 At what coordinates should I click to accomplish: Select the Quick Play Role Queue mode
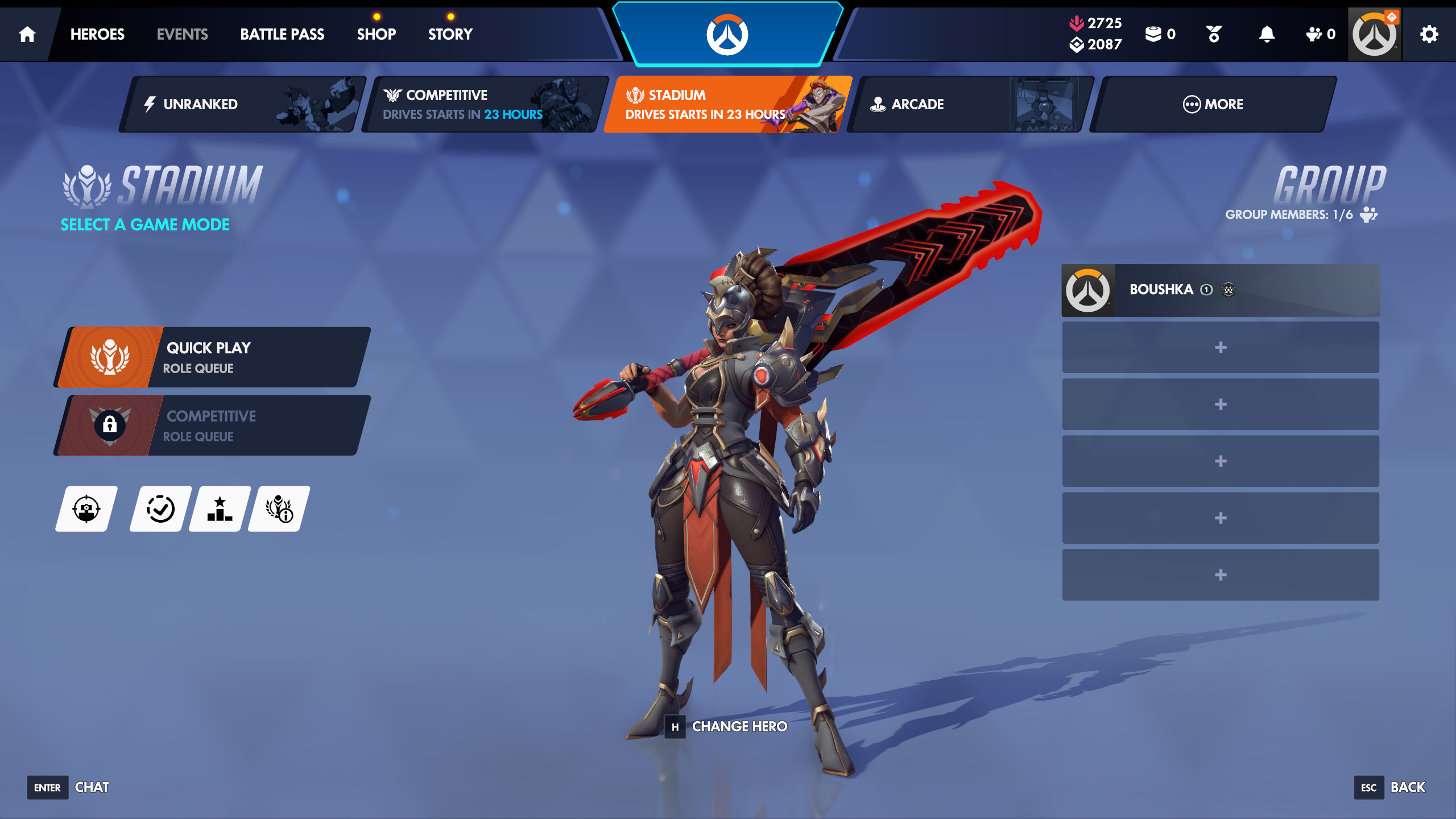pos(210,357)
